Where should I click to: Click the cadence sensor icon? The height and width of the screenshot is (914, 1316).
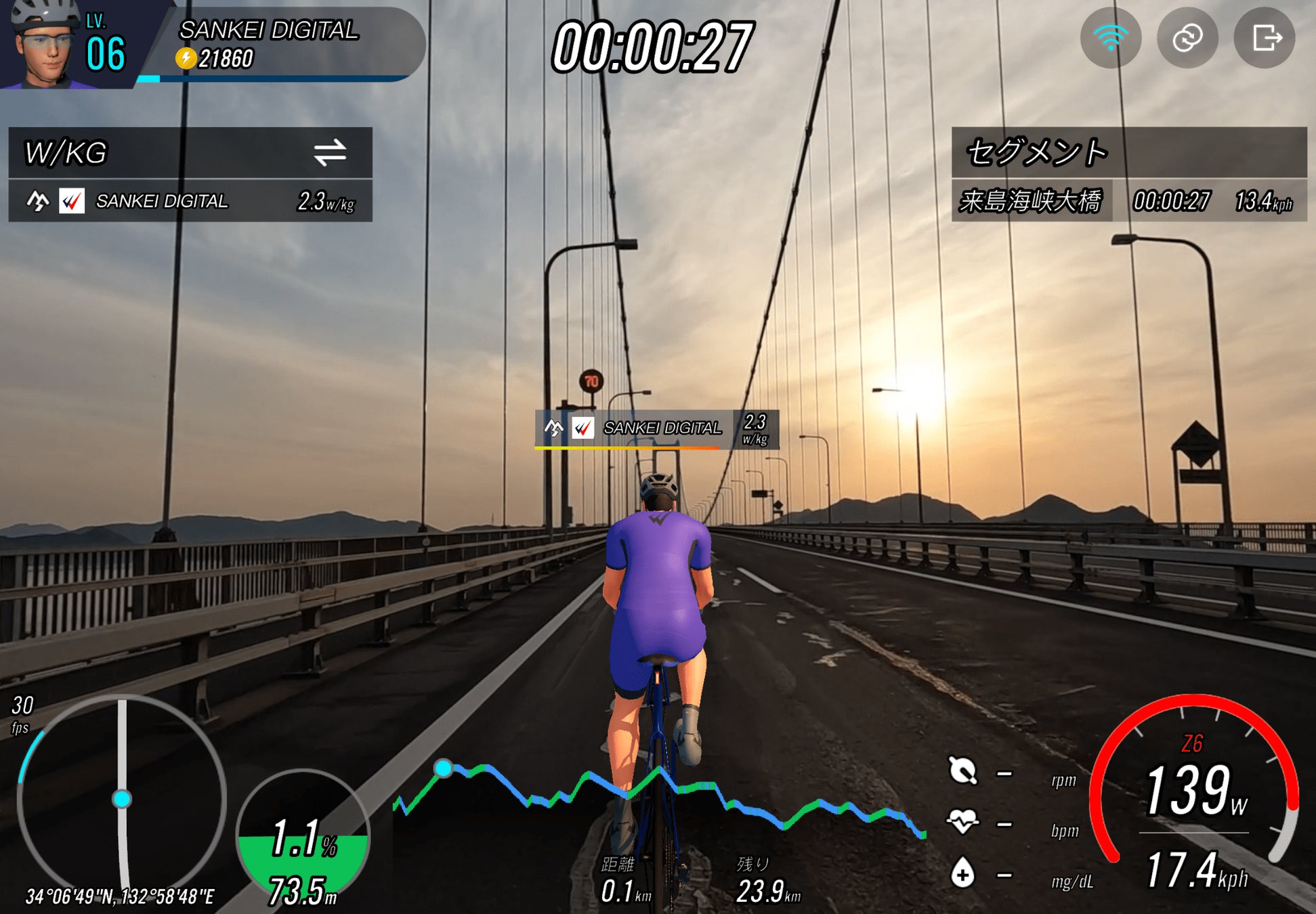[962, 771]
